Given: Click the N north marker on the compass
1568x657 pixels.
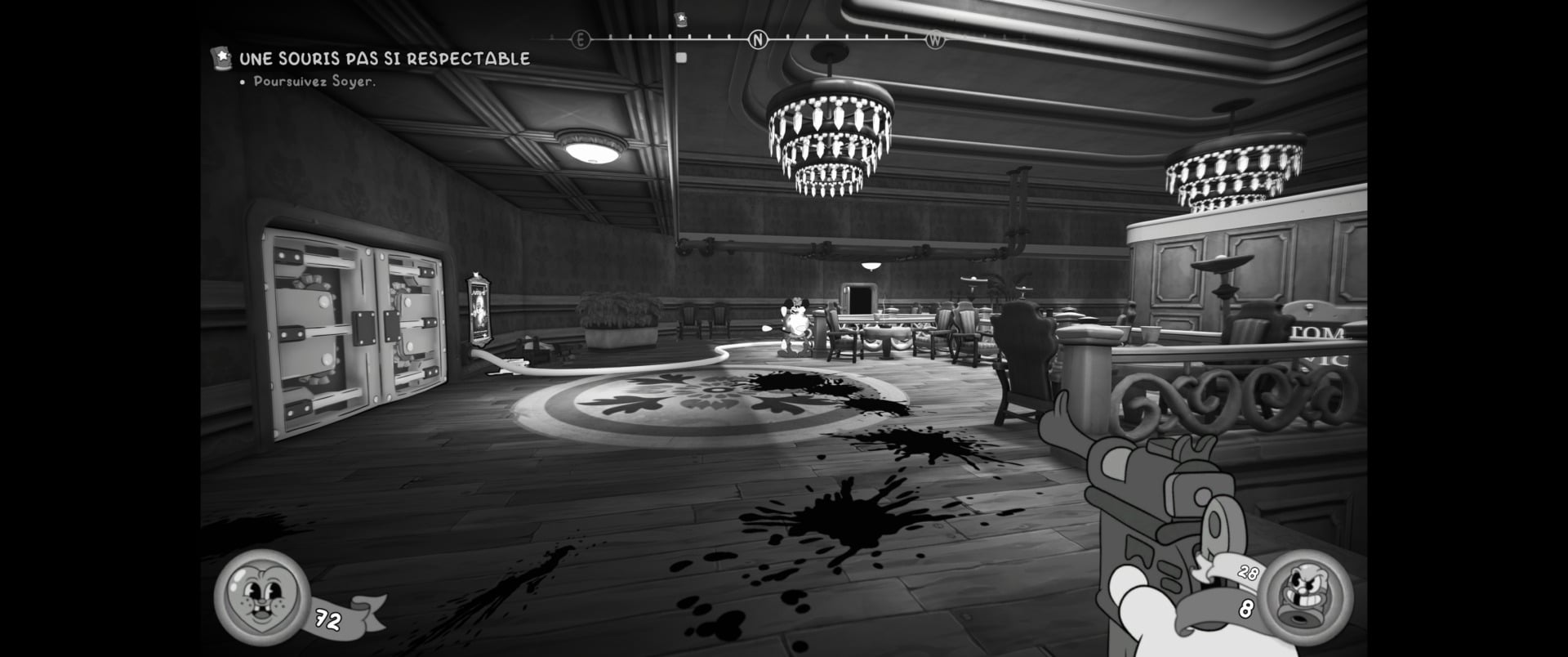Looking at the screenshot, I should coord(758,39).
